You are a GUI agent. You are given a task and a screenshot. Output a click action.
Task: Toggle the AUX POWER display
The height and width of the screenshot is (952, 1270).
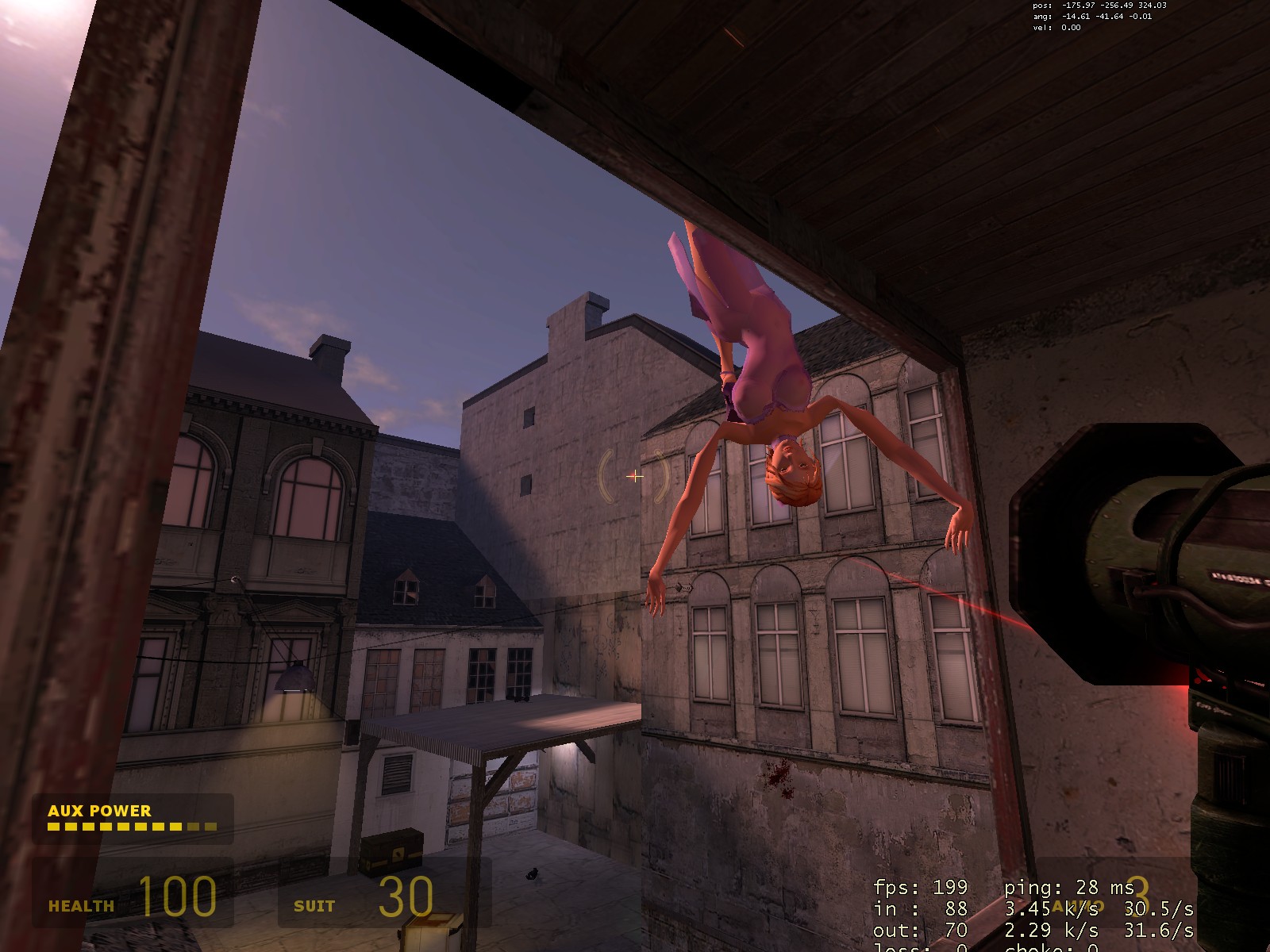point(98,812)
